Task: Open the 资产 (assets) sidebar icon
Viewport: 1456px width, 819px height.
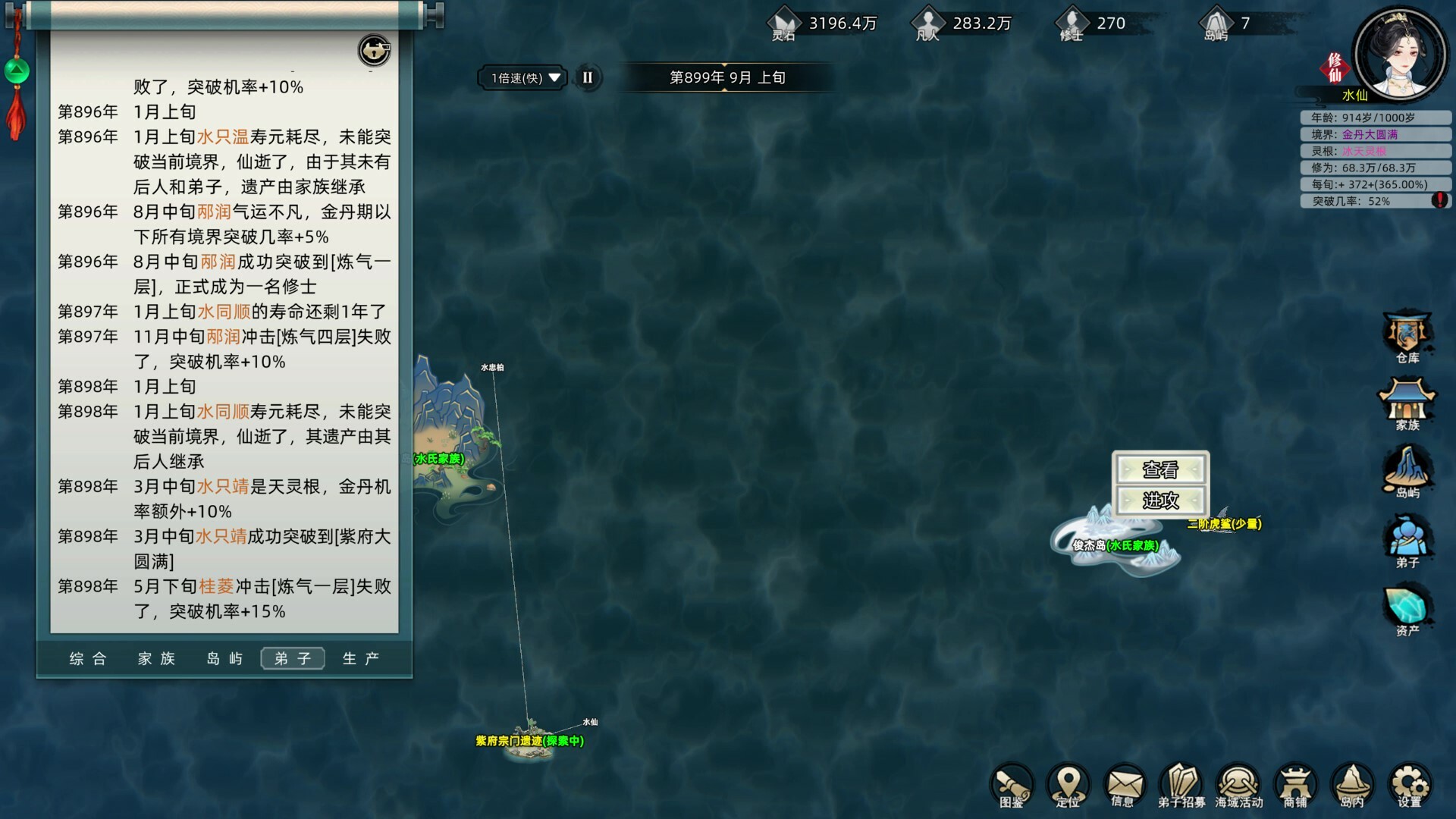Action: pos(1407,607)
